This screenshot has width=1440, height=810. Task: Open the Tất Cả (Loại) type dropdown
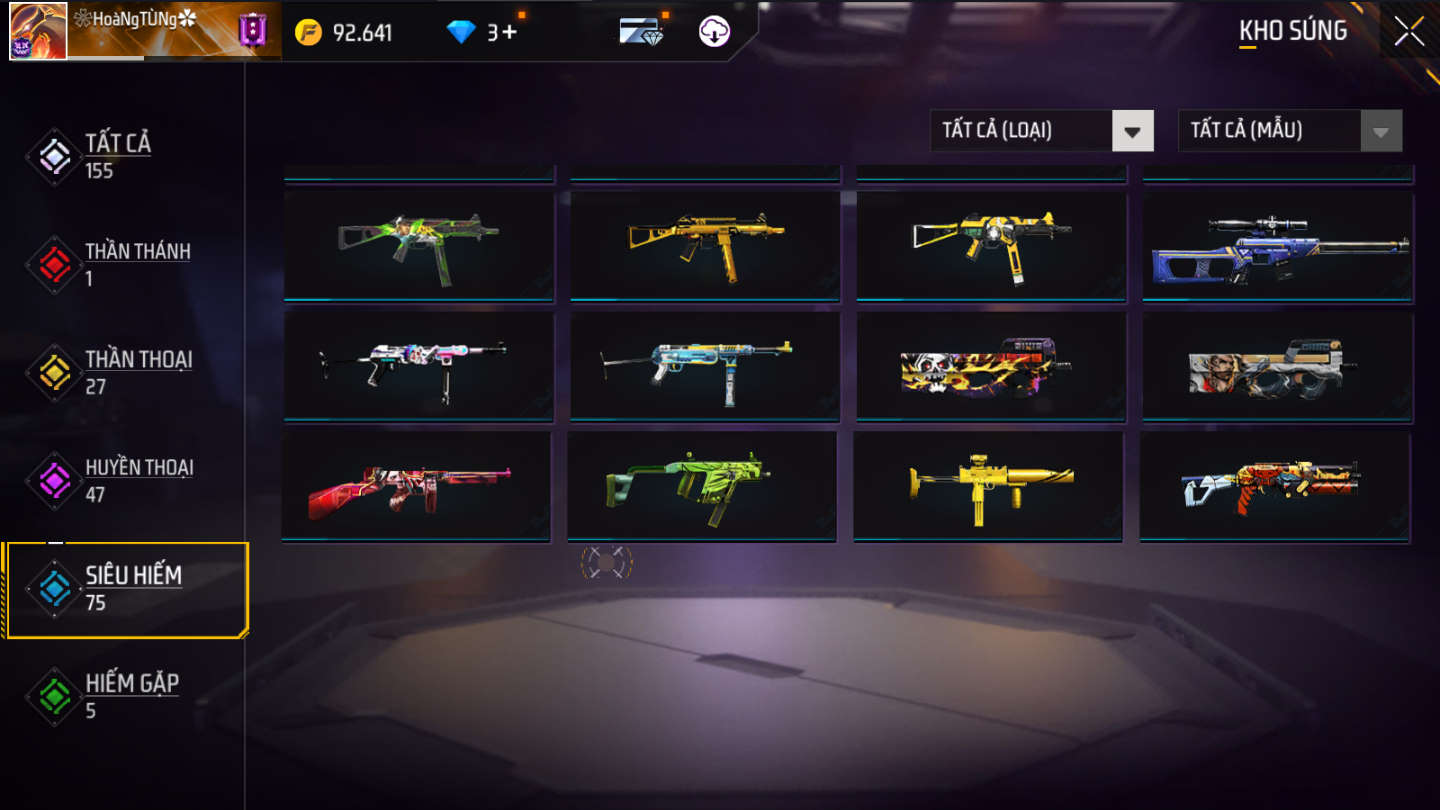1041,130
